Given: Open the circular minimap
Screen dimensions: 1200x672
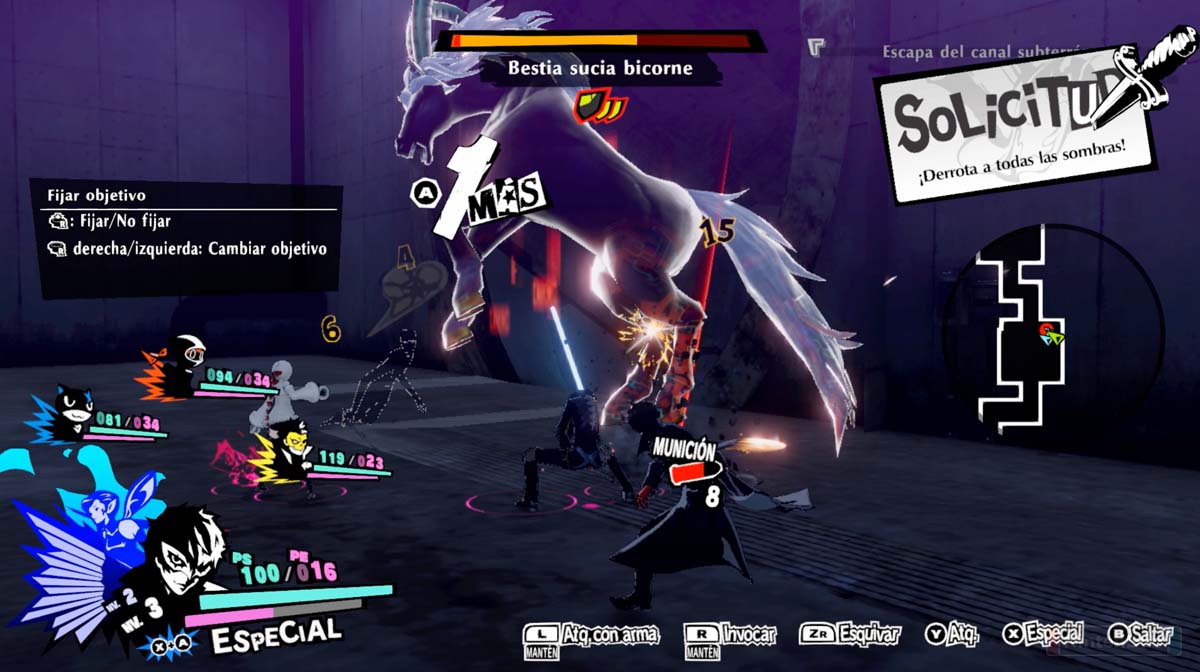Looking at the screenshot, I should click(x=1053, y=330).
